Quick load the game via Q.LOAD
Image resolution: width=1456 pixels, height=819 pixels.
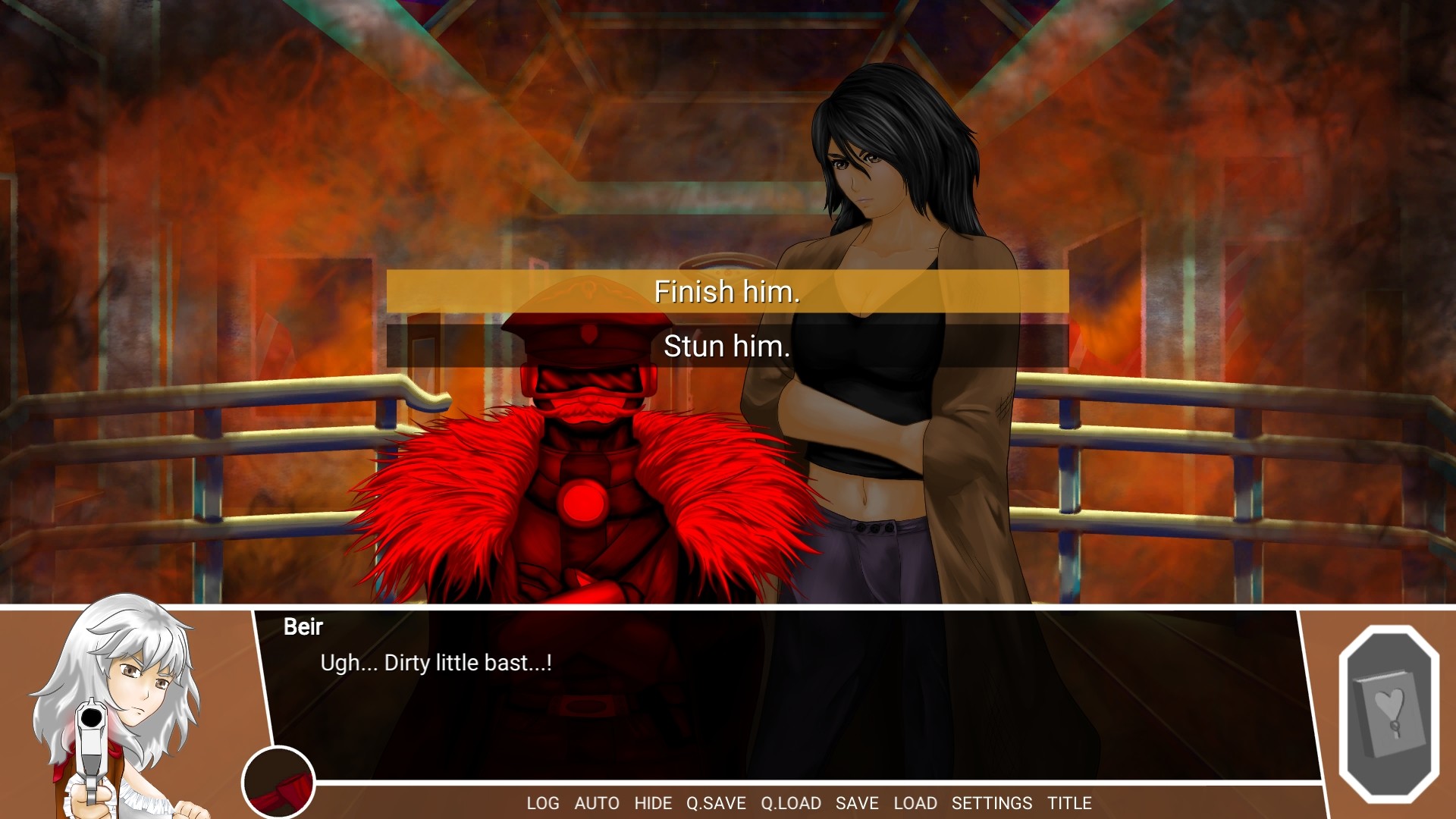(790, 803)
